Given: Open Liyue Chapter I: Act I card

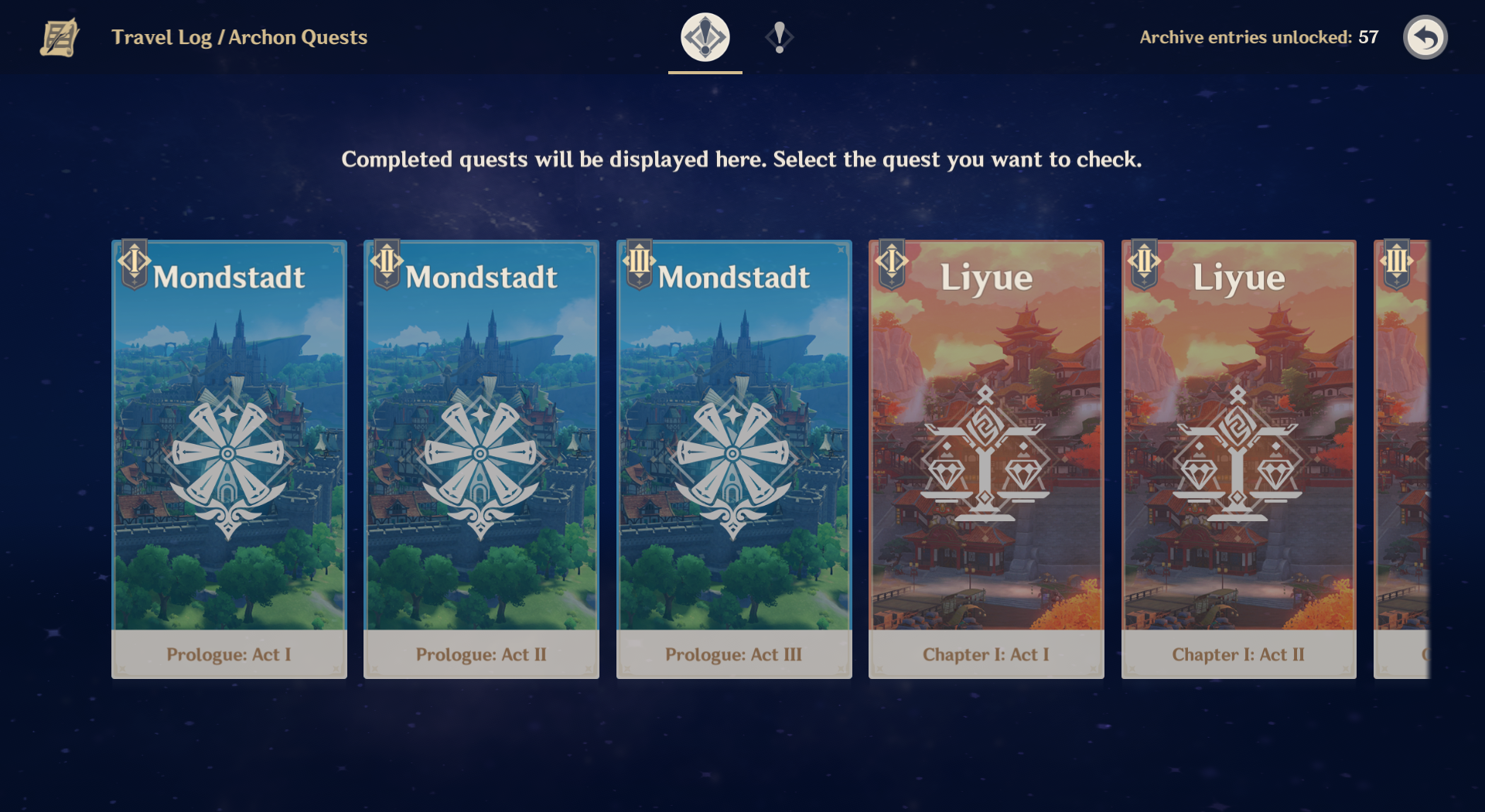Looking at the screenshot, I should pos(986,459).
